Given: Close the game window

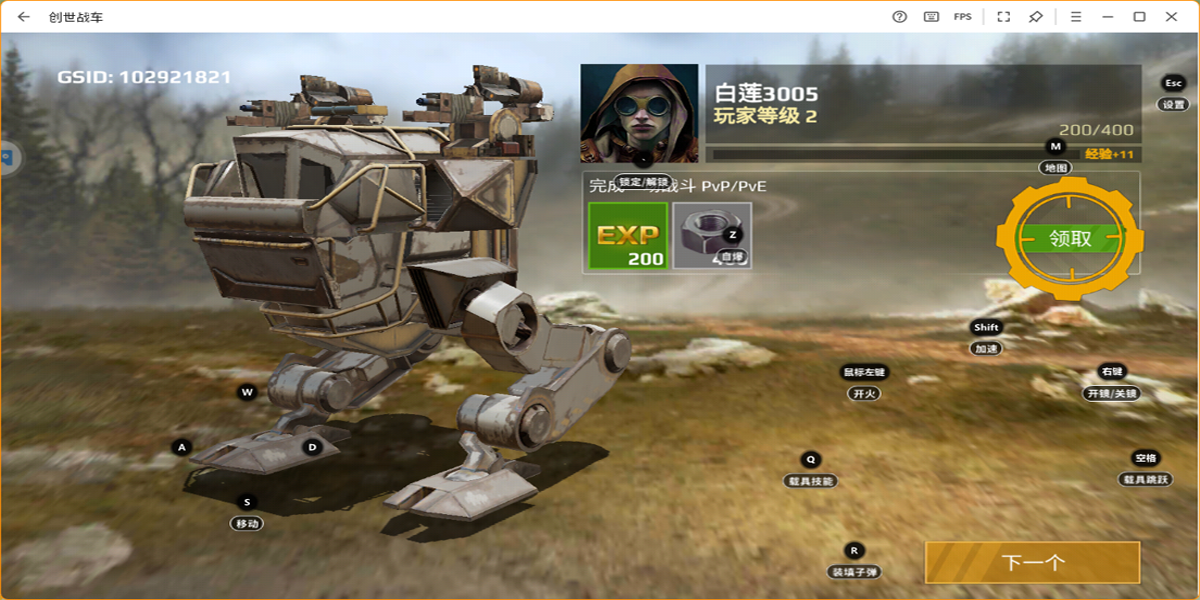Looking at the screenshot, I should (1171, 17).
